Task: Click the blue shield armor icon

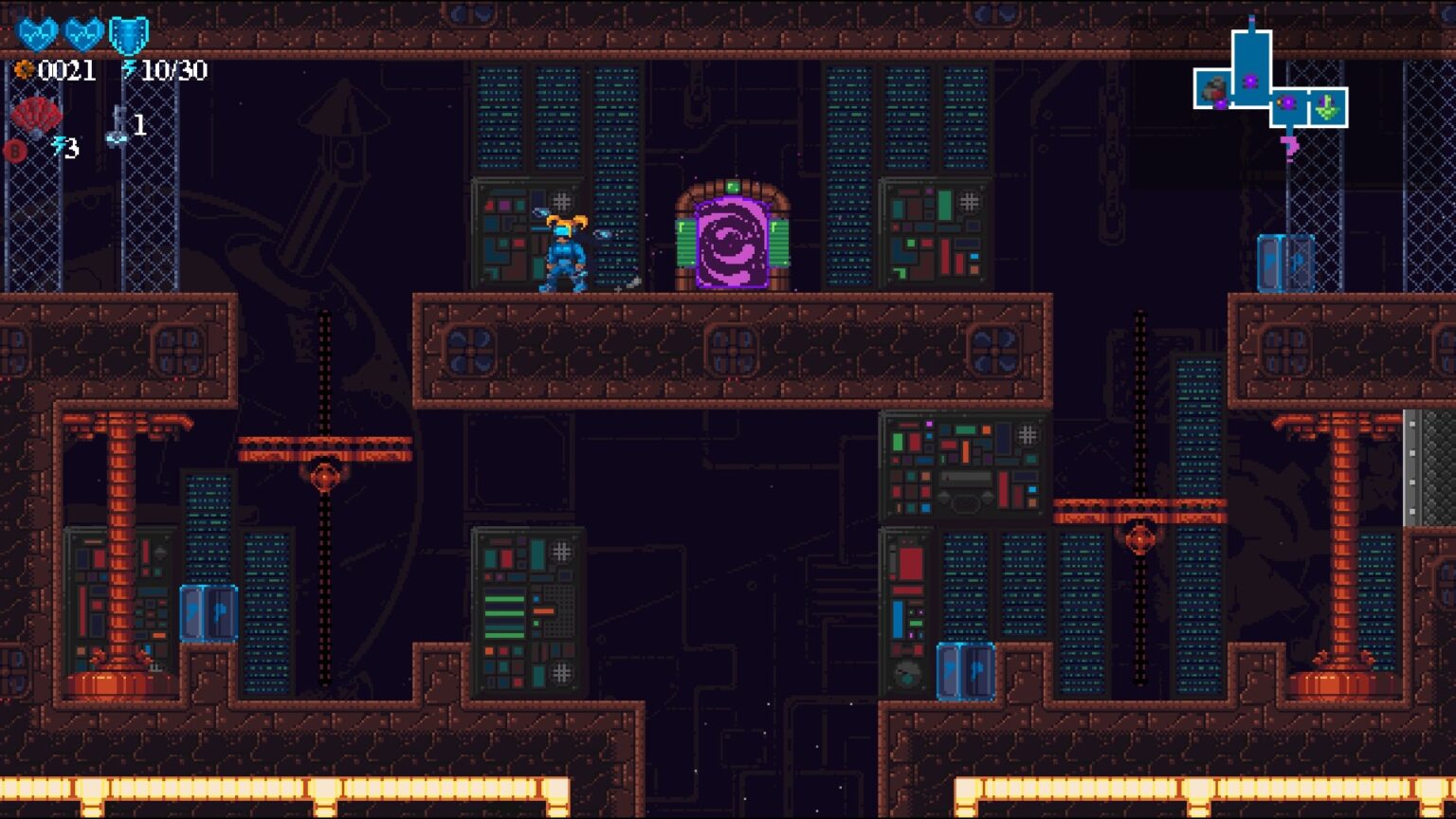Action: click(x=128, y=35)
